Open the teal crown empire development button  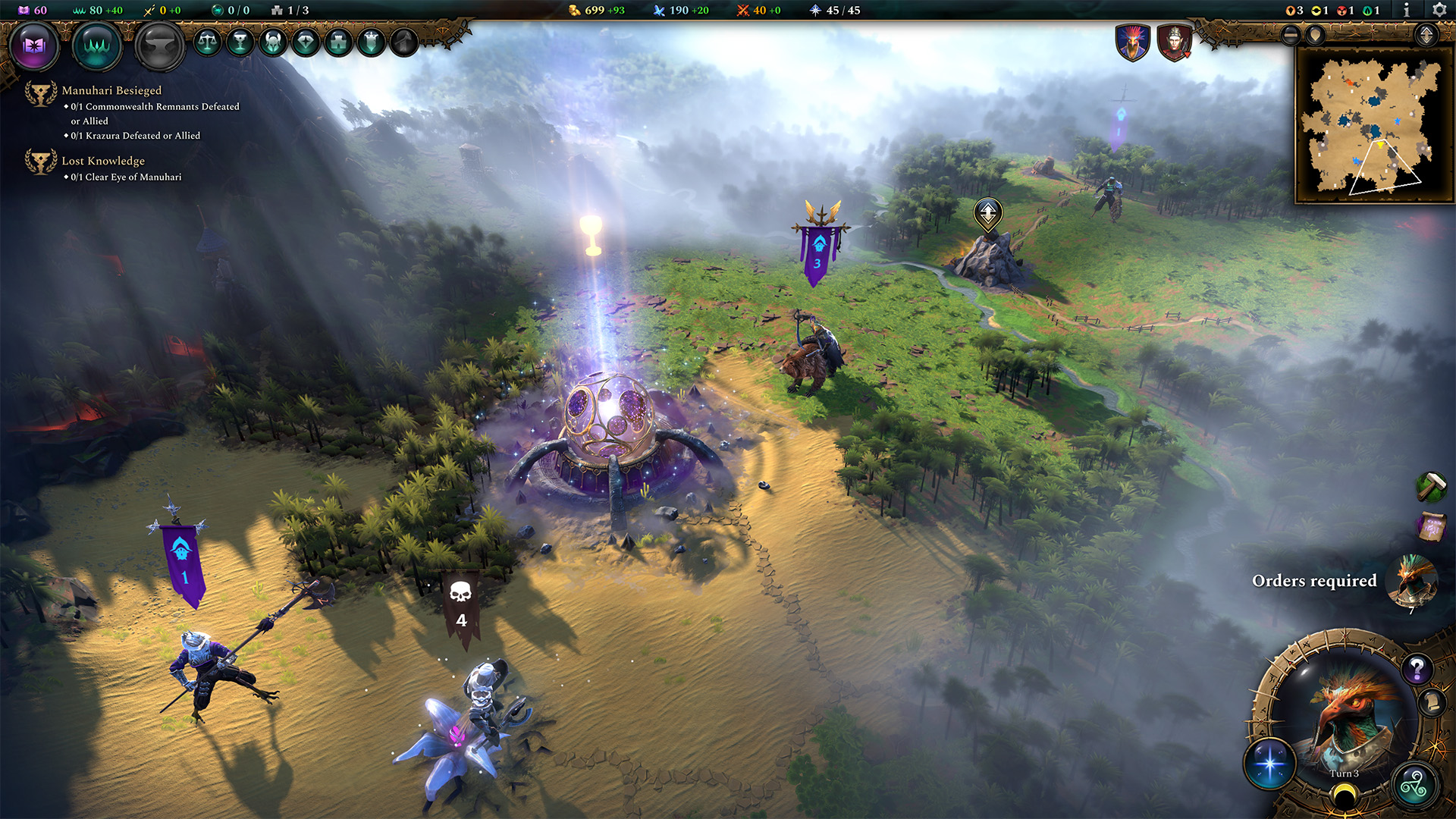[97, 45]
